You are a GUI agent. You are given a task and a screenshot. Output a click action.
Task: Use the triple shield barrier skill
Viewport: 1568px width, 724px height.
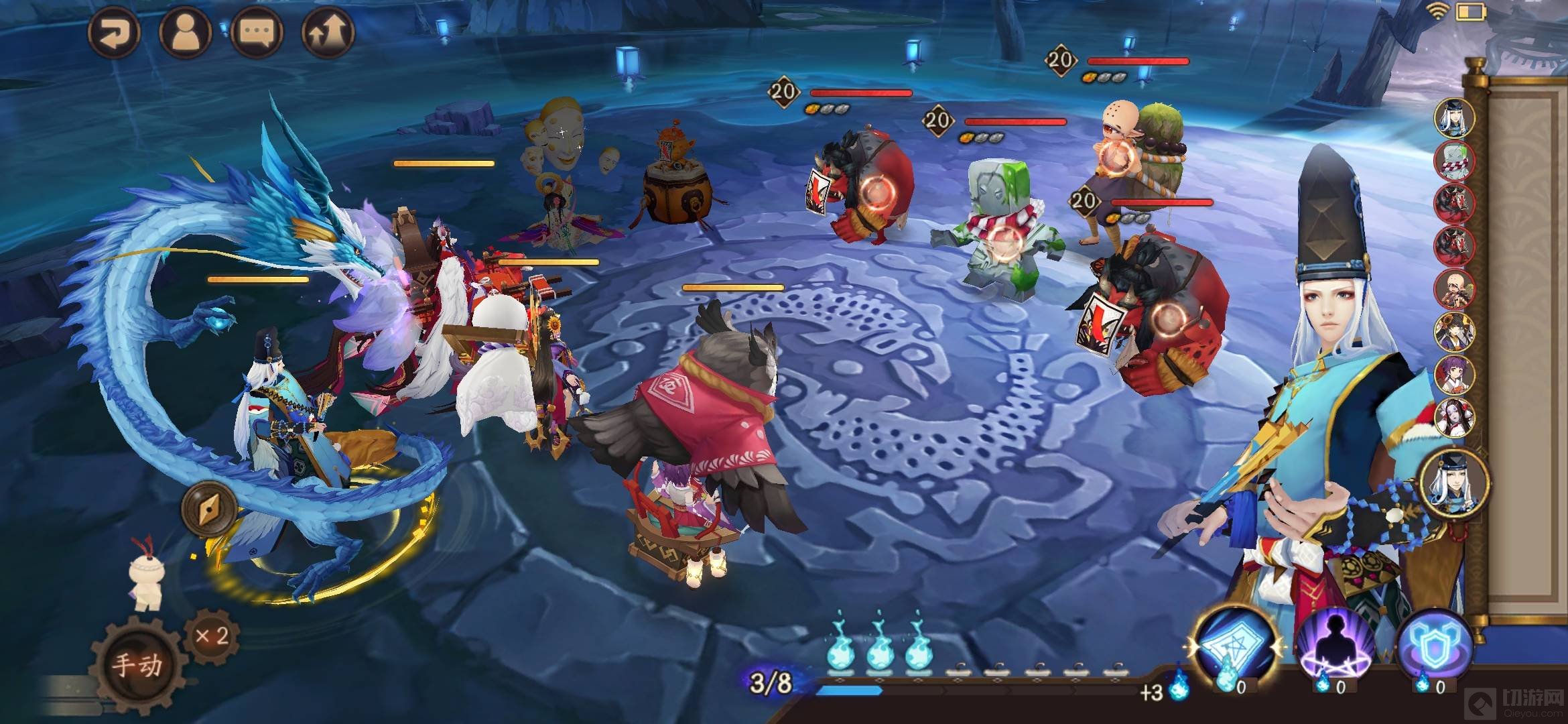[1434, 647]
